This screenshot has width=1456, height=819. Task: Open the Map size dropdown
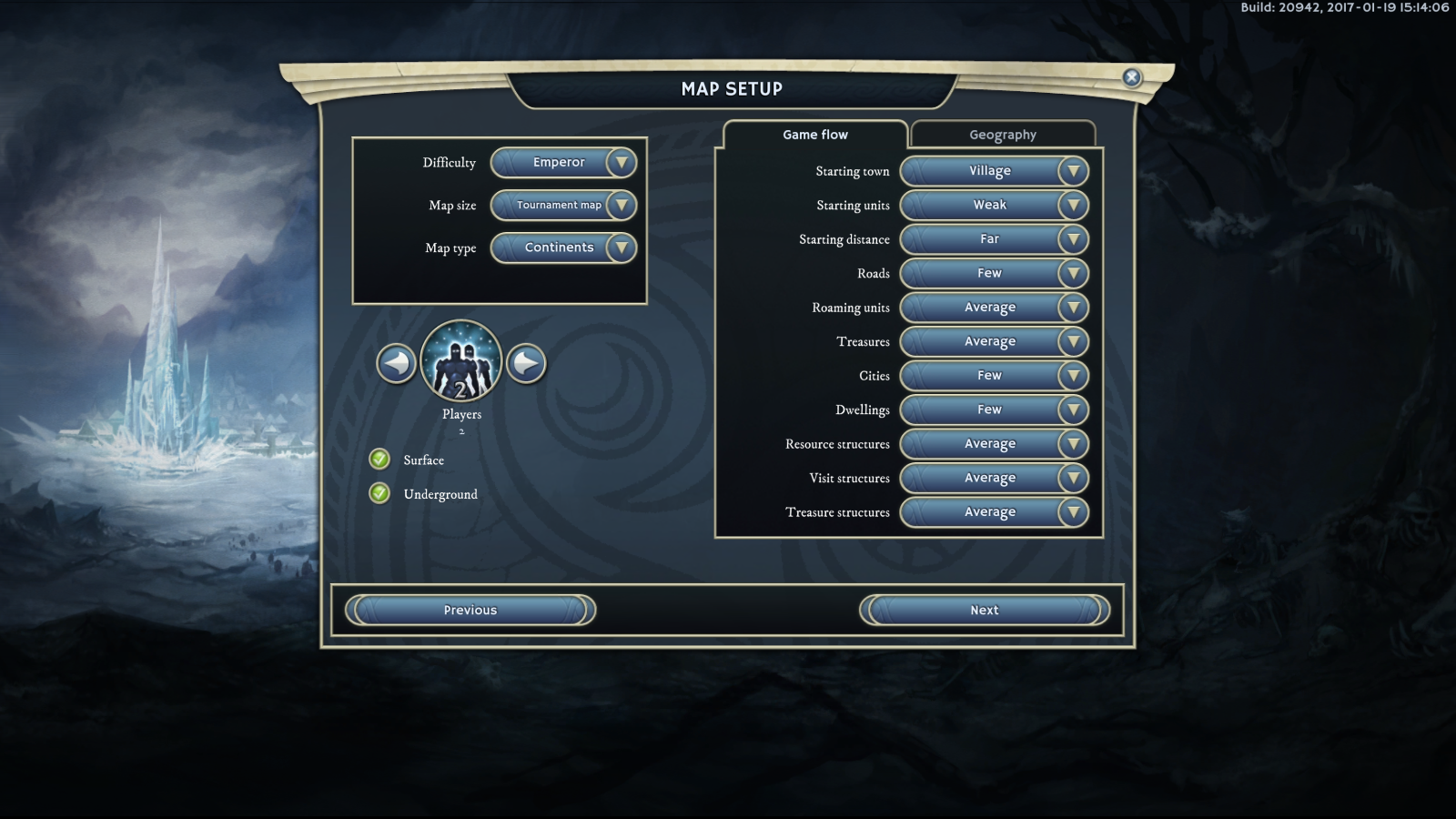[563, 206]
